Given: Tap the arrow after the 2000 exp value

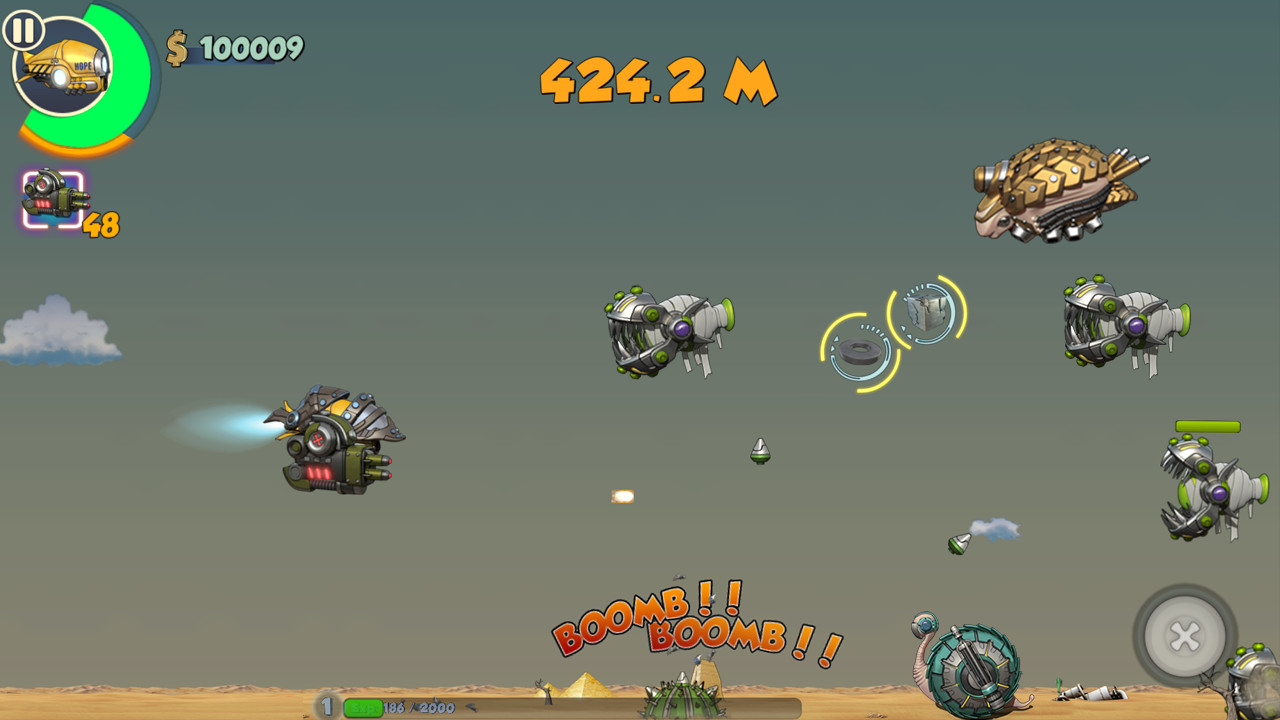Looking at the screenshot, I should click(469, 707).
